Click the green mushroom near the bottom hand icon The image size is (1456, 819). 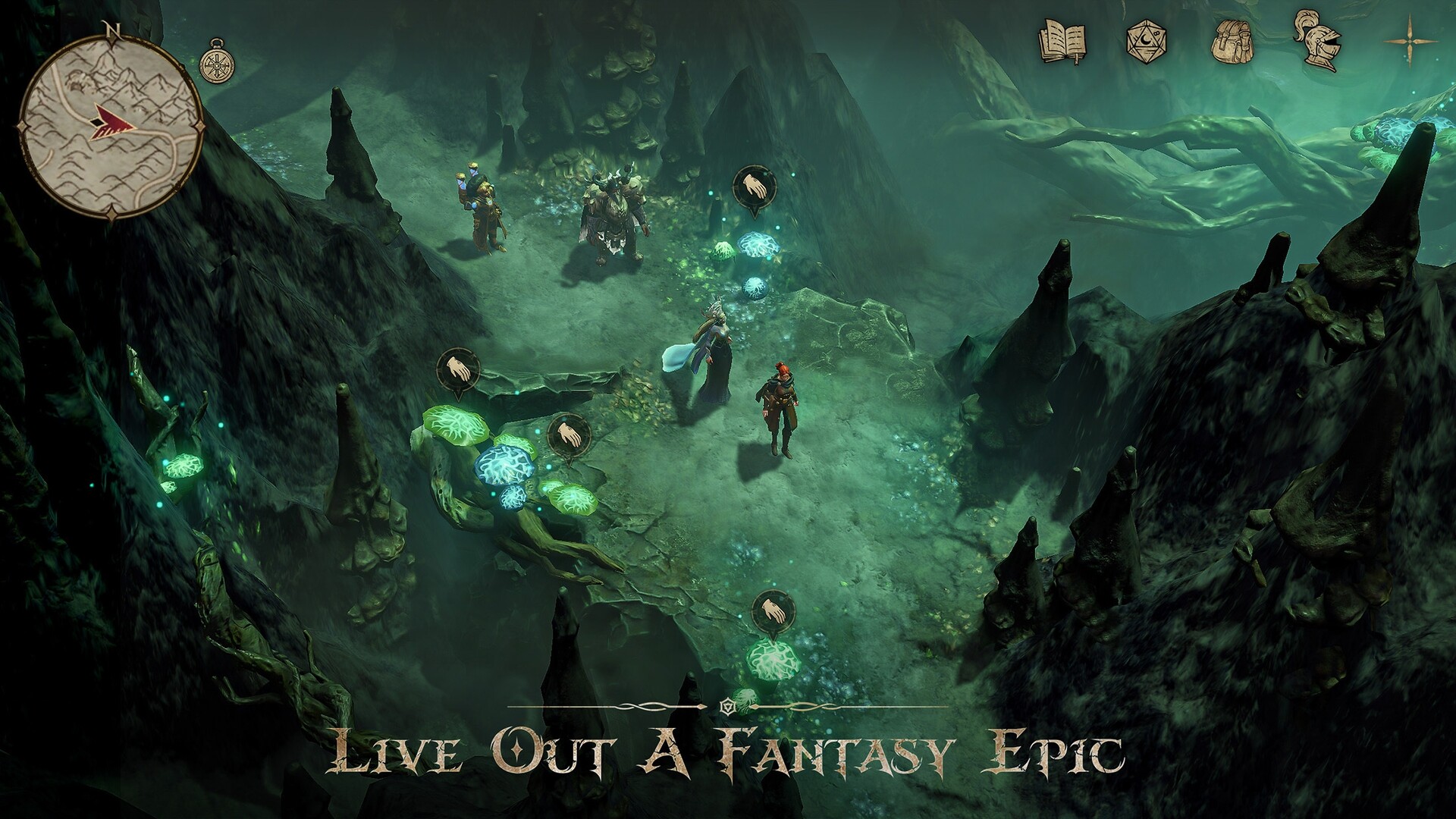click(772, 662)
